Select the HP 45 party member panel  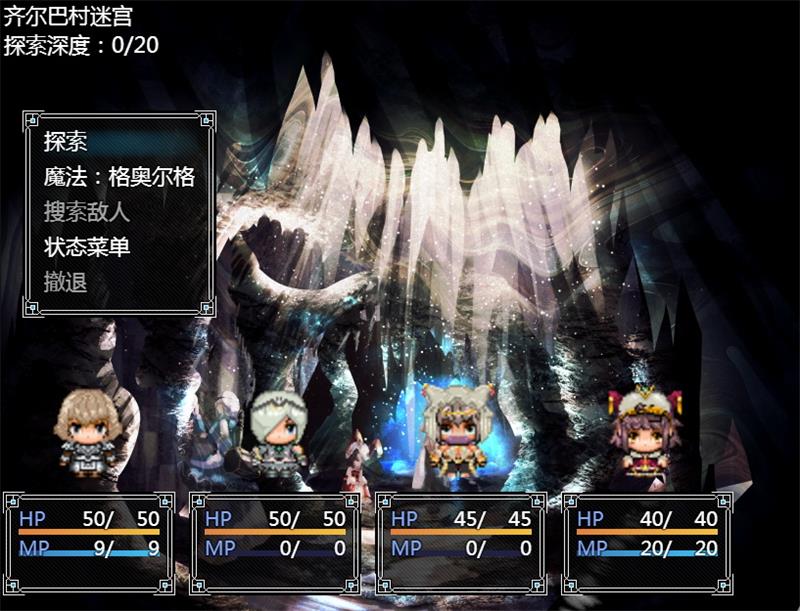tap(461, 544)
